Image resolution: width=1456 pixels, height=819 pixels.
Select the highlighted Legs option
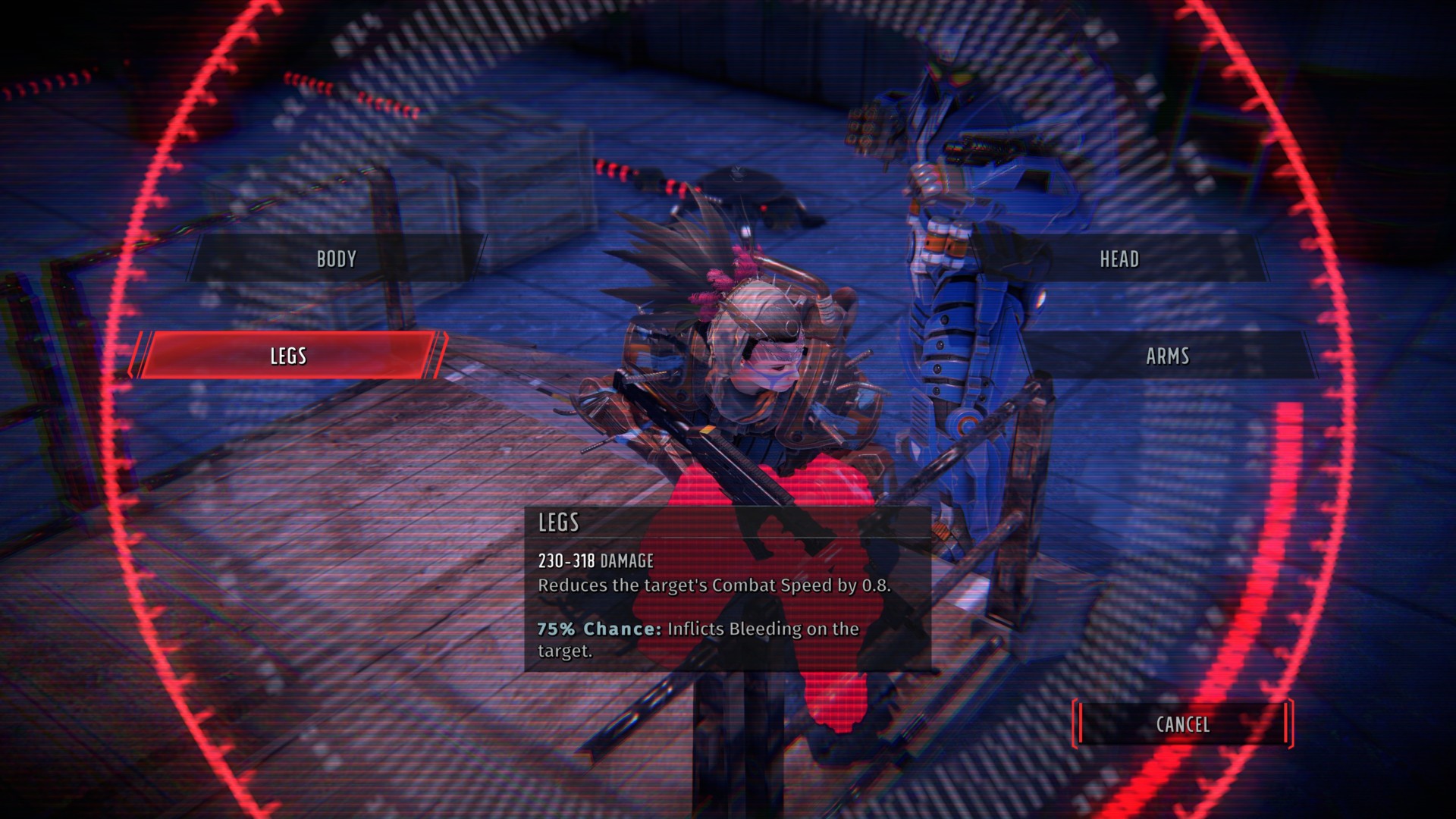pos(288,356)
